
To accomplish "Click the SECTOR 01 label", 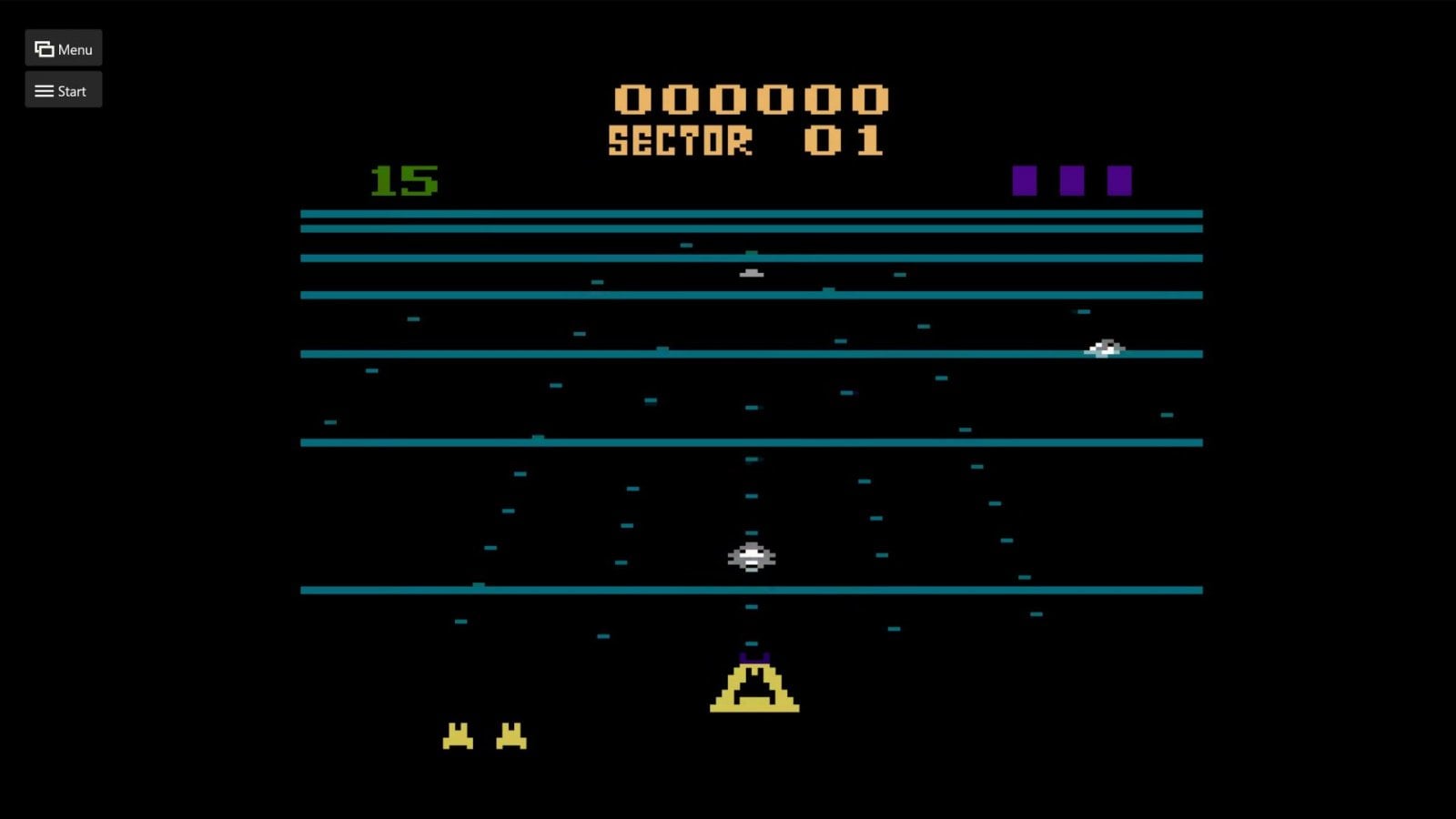I will point(744,137).
